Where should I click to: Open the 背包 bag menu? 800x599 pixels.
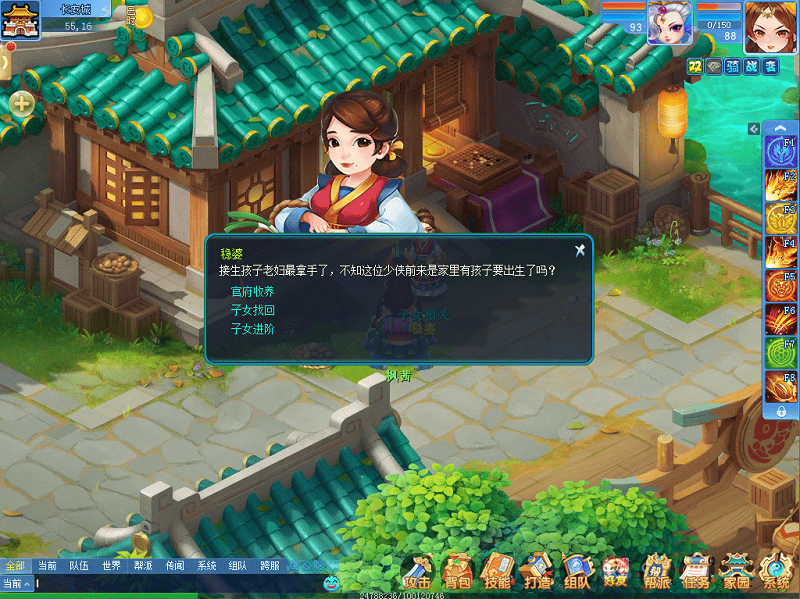[x=458, y=573]
